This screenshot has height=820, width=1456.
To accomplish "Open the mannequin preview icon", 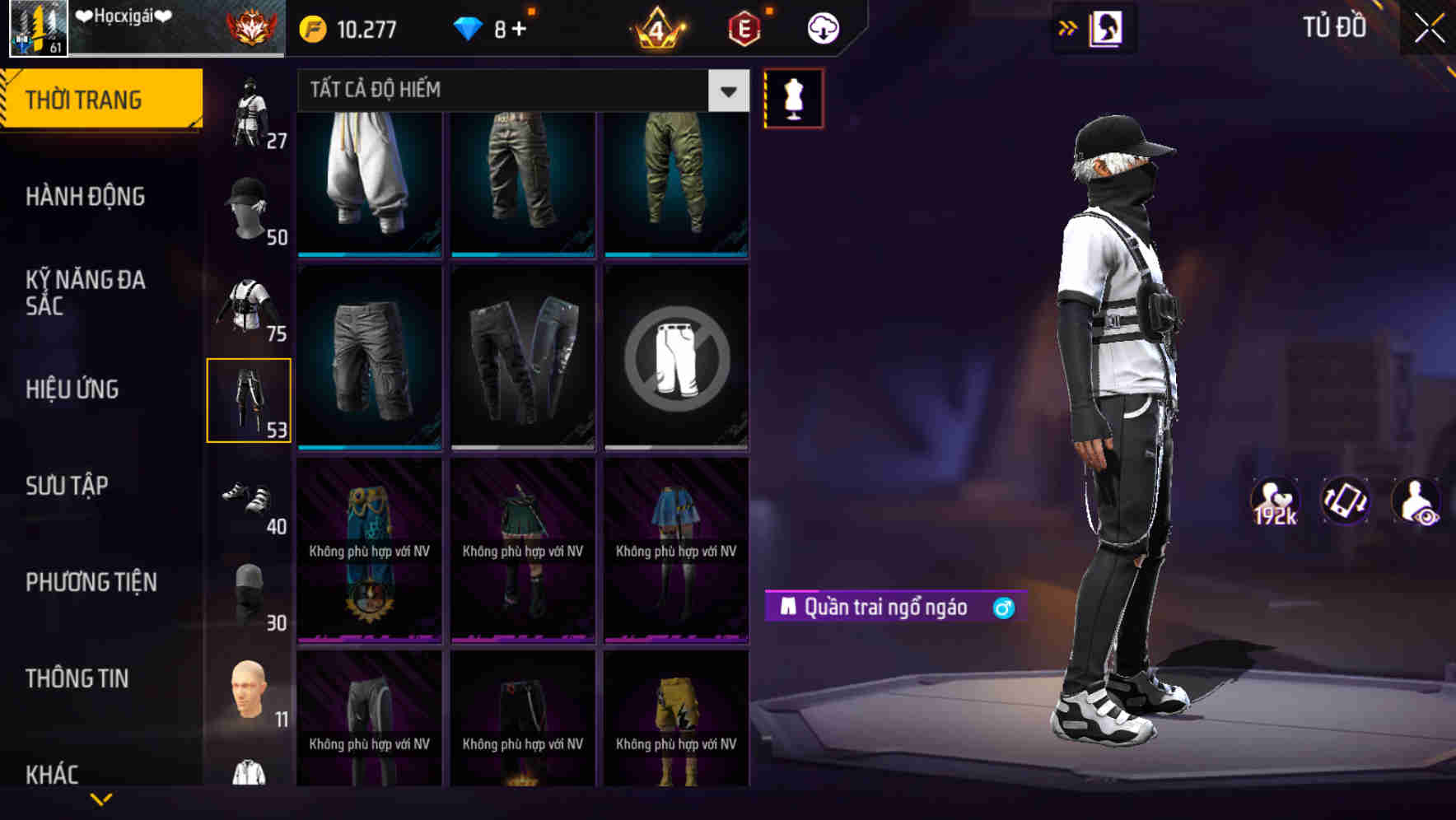I will (x=794, y=98).
